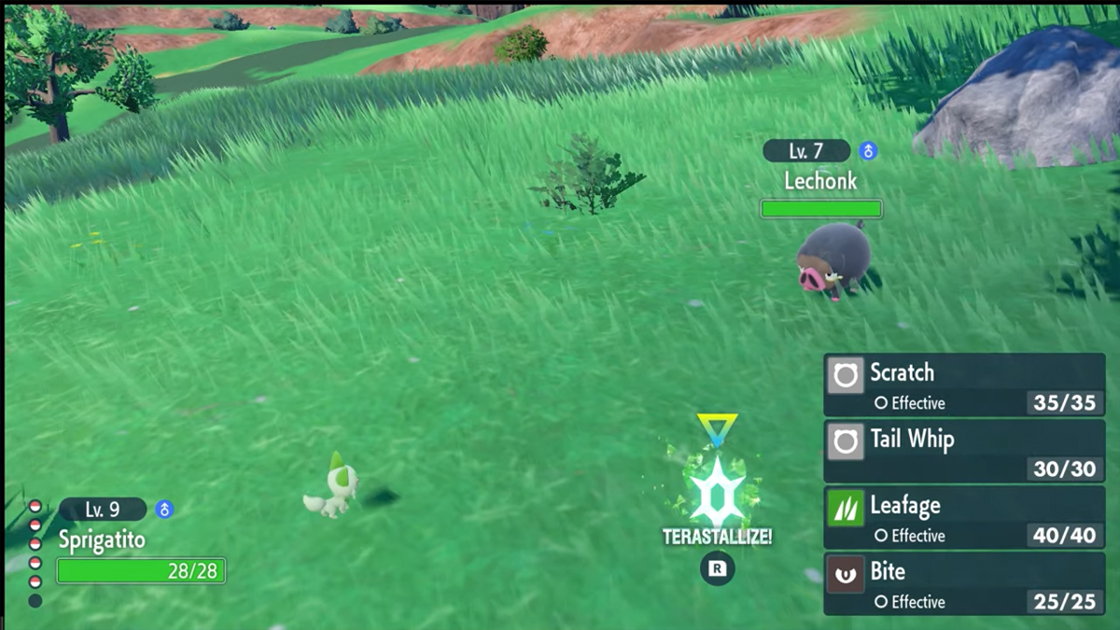
Task: Select the Scratch move
Action: coord(963,385)
